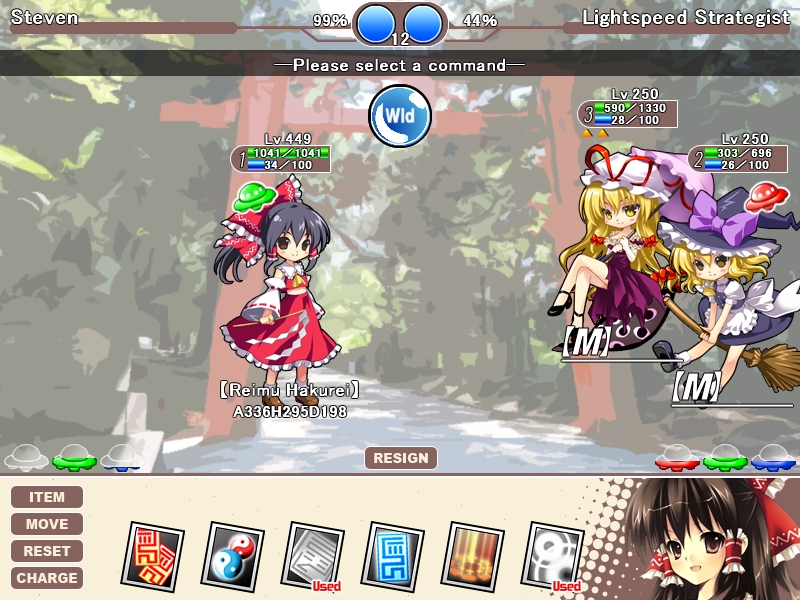
Task: Choose the MOVE command
Action: [x=47, y=524]
